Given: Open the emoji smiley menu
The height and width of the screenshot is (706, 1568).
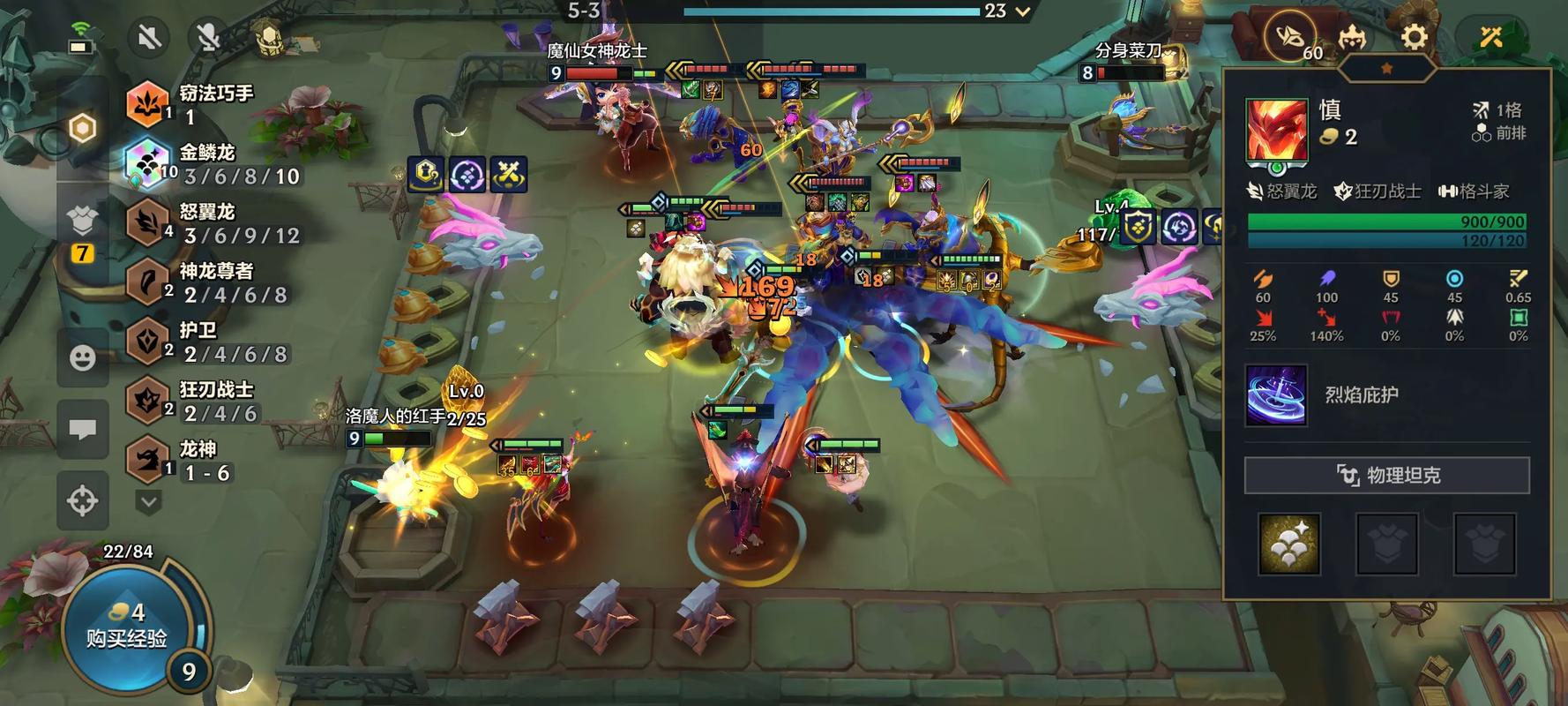Looking at the screenshot, I should (x=83, y=357).
